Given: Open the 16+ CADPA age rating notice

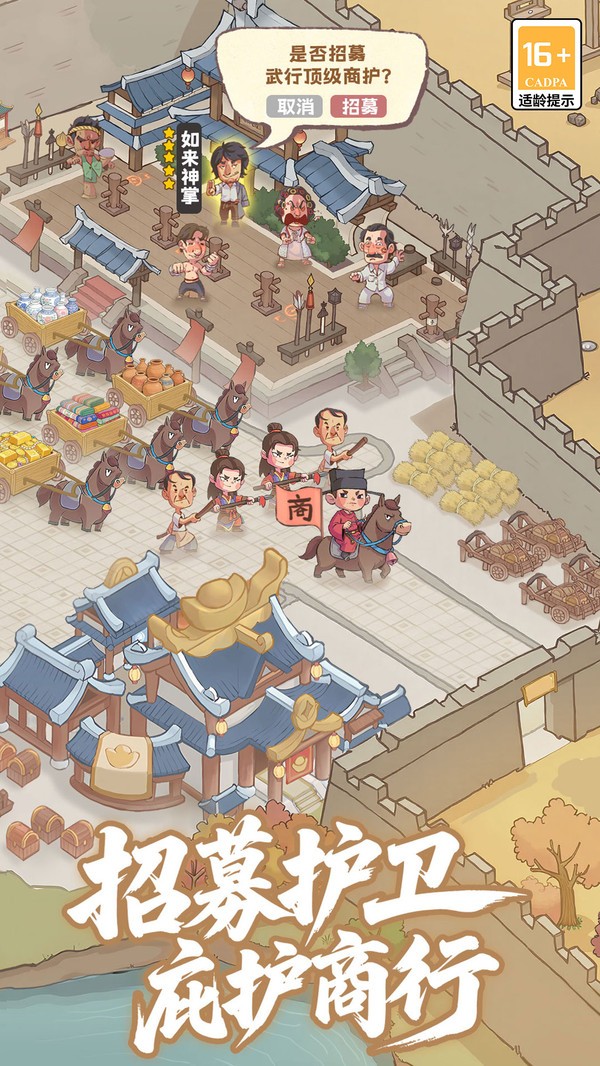Looking at the screenshot, I should pyautogui.click(x=545, y=63).
